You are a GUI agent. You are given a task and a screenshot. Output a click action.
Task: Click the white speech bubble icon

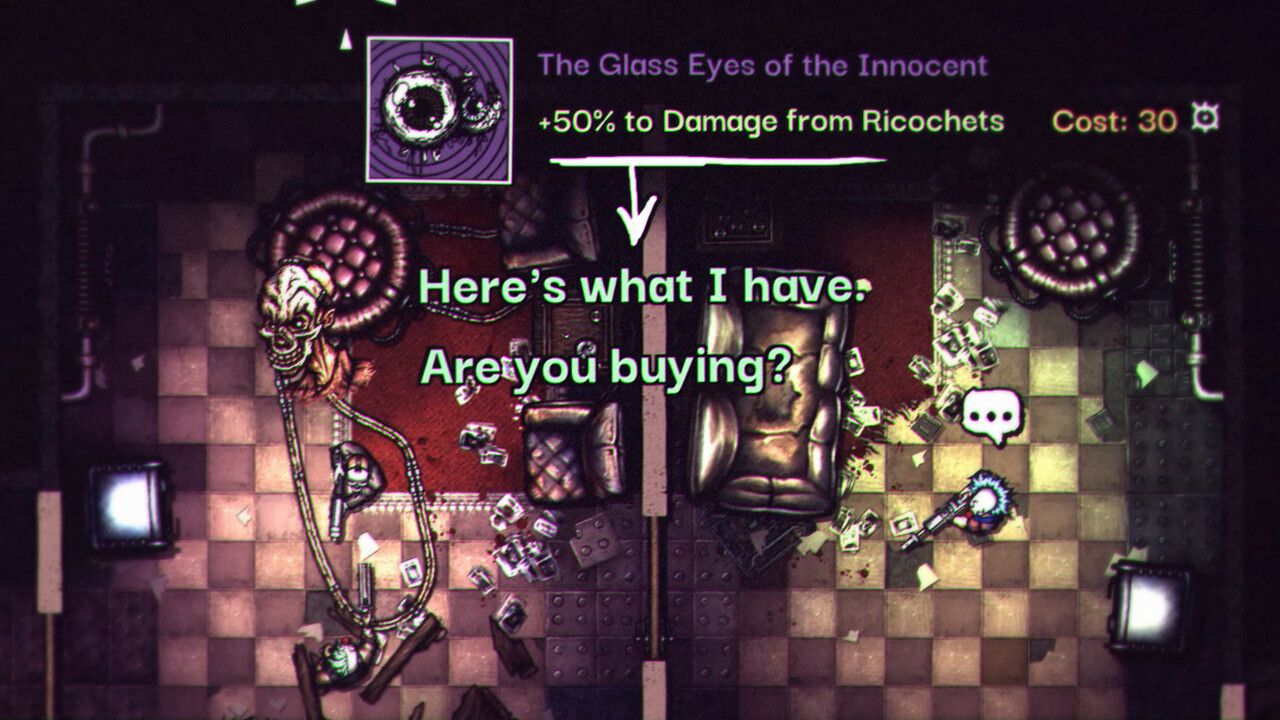pos(993,416)
